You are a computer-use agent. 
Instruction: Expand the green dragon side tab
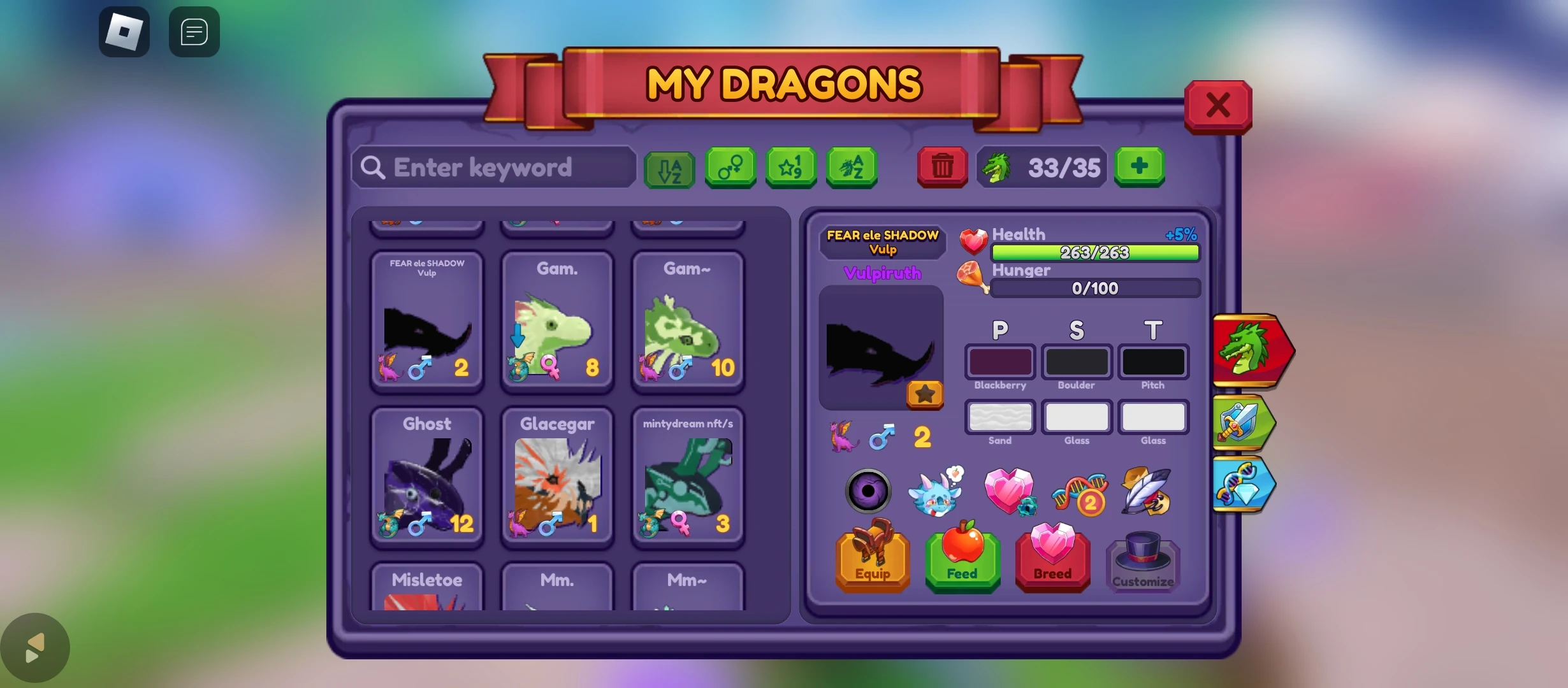click(1249, 350)
